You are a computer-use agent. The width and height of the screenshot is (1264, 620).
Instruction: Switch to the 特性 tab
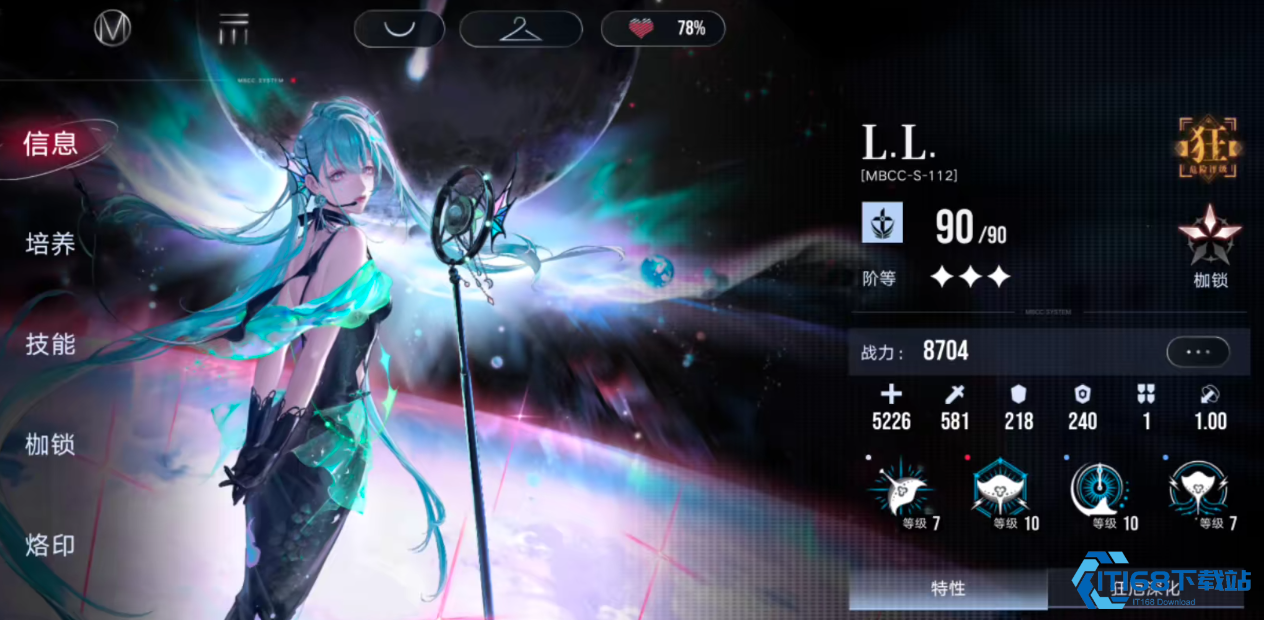tap(947, 589)
